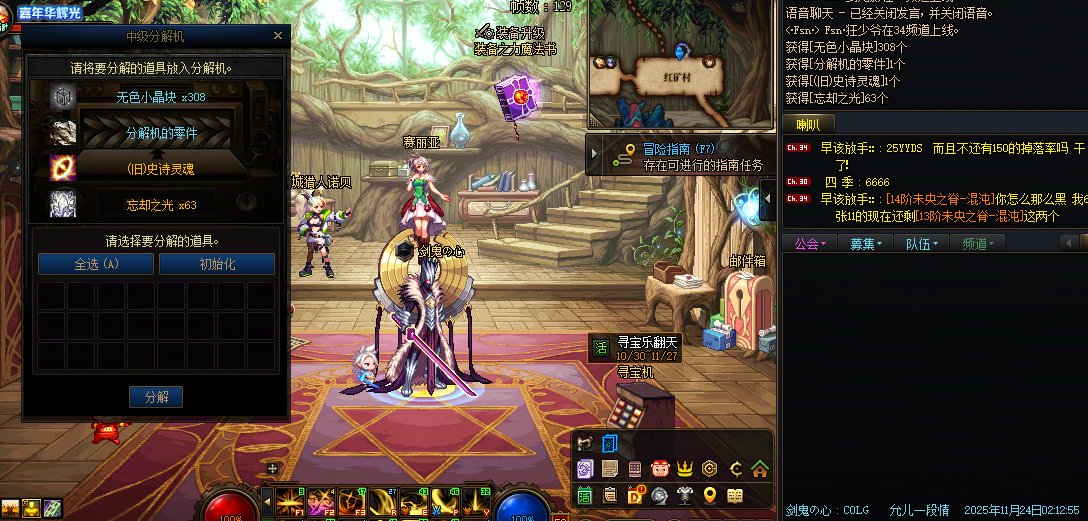Open the 募集 recruitment dropdown
This screenshot has height=521, width=1088.
(x=866, y=243)
